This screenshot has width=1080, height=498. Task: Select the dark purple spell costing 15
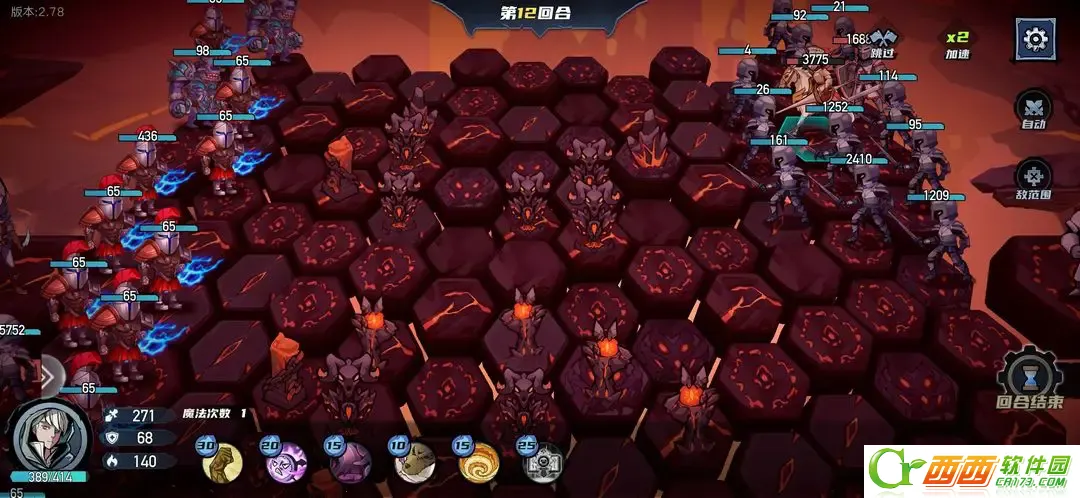[x=351, y=462]
